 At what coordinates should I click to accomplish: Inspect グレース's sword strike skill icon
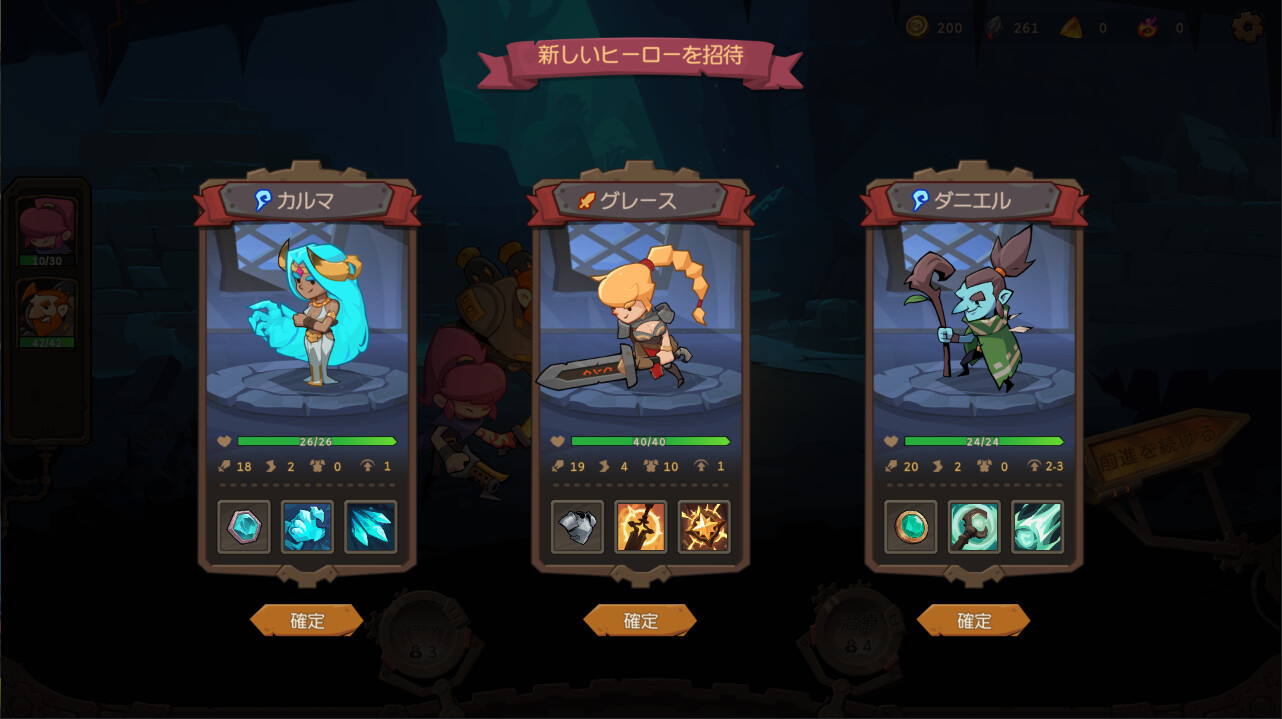click(641, 527)
